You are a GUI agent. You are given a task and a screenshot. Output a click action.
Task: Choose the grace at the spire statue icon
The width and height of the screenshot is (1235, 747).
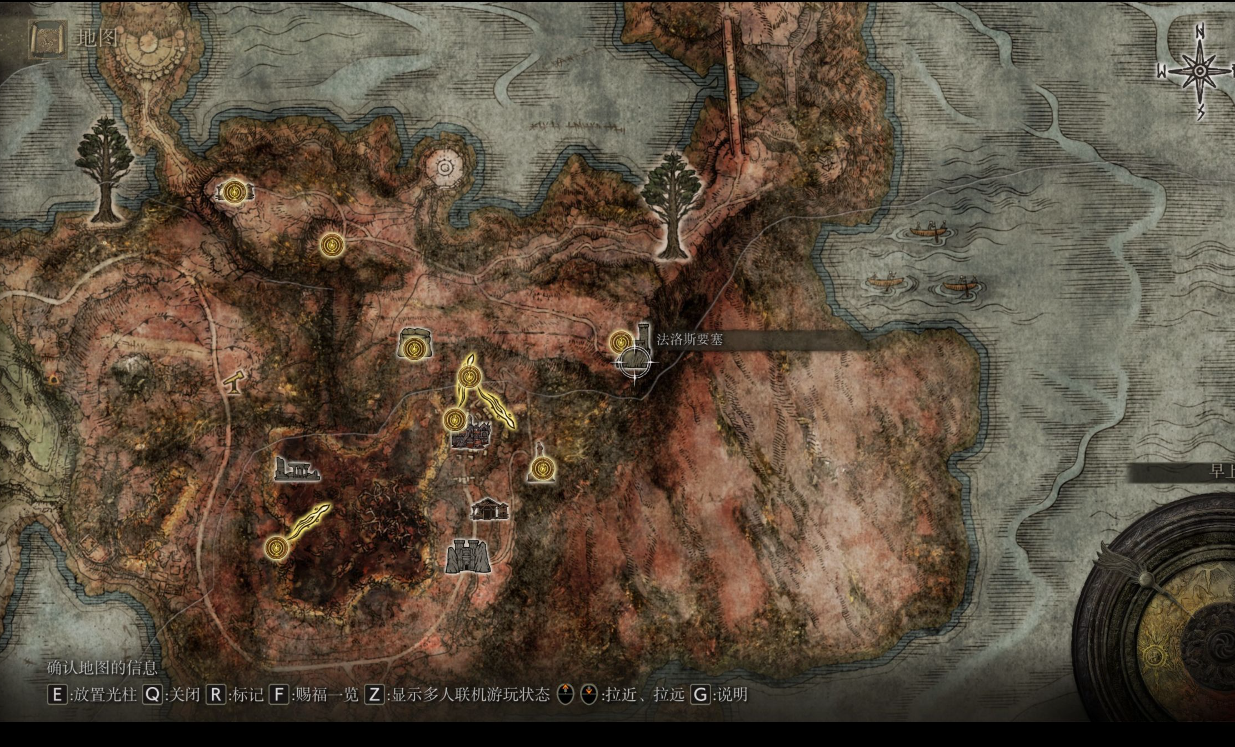542,467
